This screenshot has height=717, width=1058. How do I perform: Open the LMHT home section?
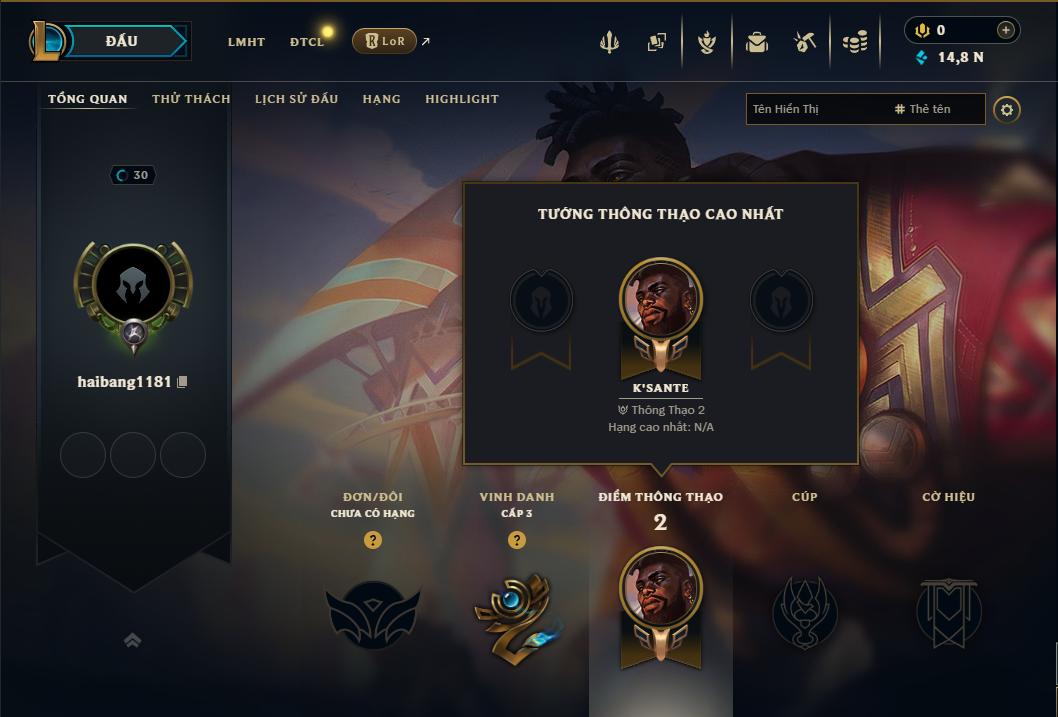[x=246, y=42]
